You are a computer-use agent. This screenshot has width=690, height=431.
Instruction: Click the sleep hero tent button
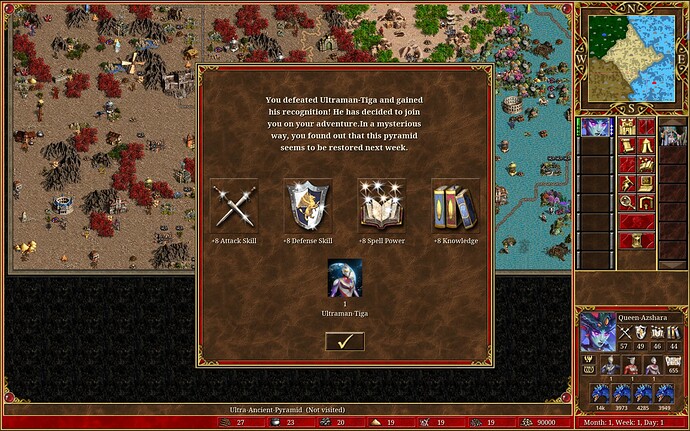[x=647, y=146]
